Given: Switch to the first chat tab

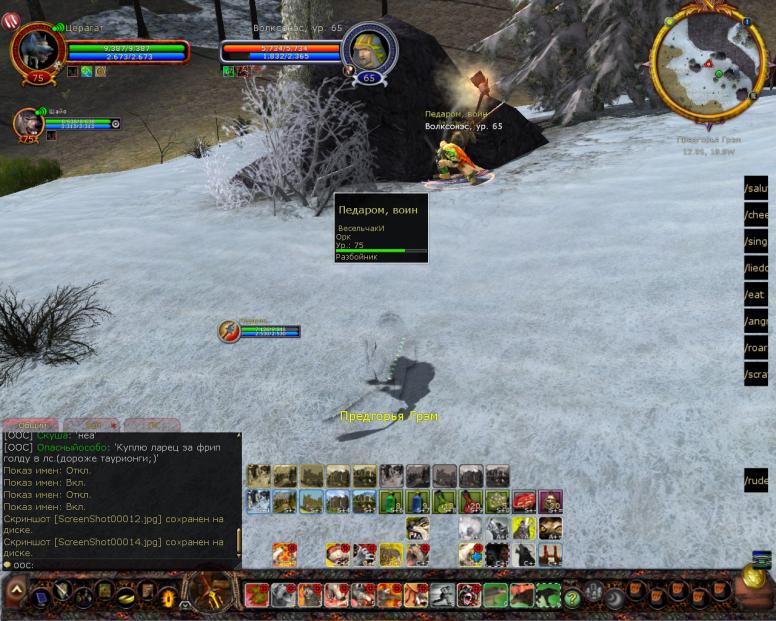Looking at the screenshot, I should click(28, 425).
